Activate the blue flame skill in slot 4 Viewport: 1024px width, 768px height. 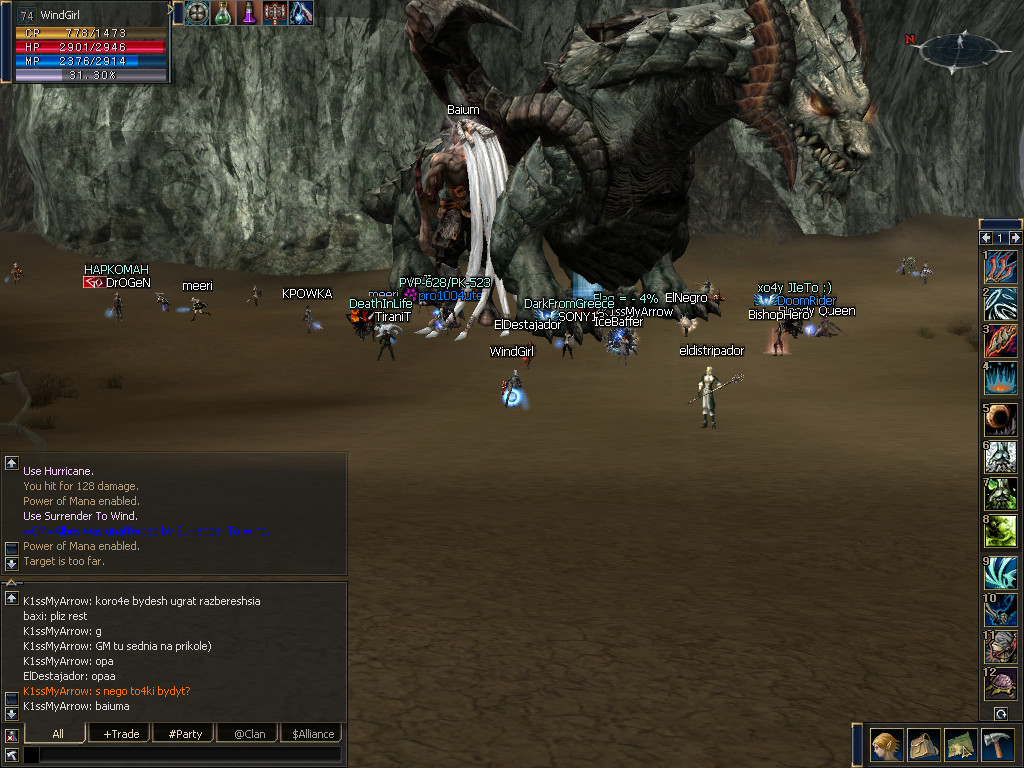pos(1000,377)
